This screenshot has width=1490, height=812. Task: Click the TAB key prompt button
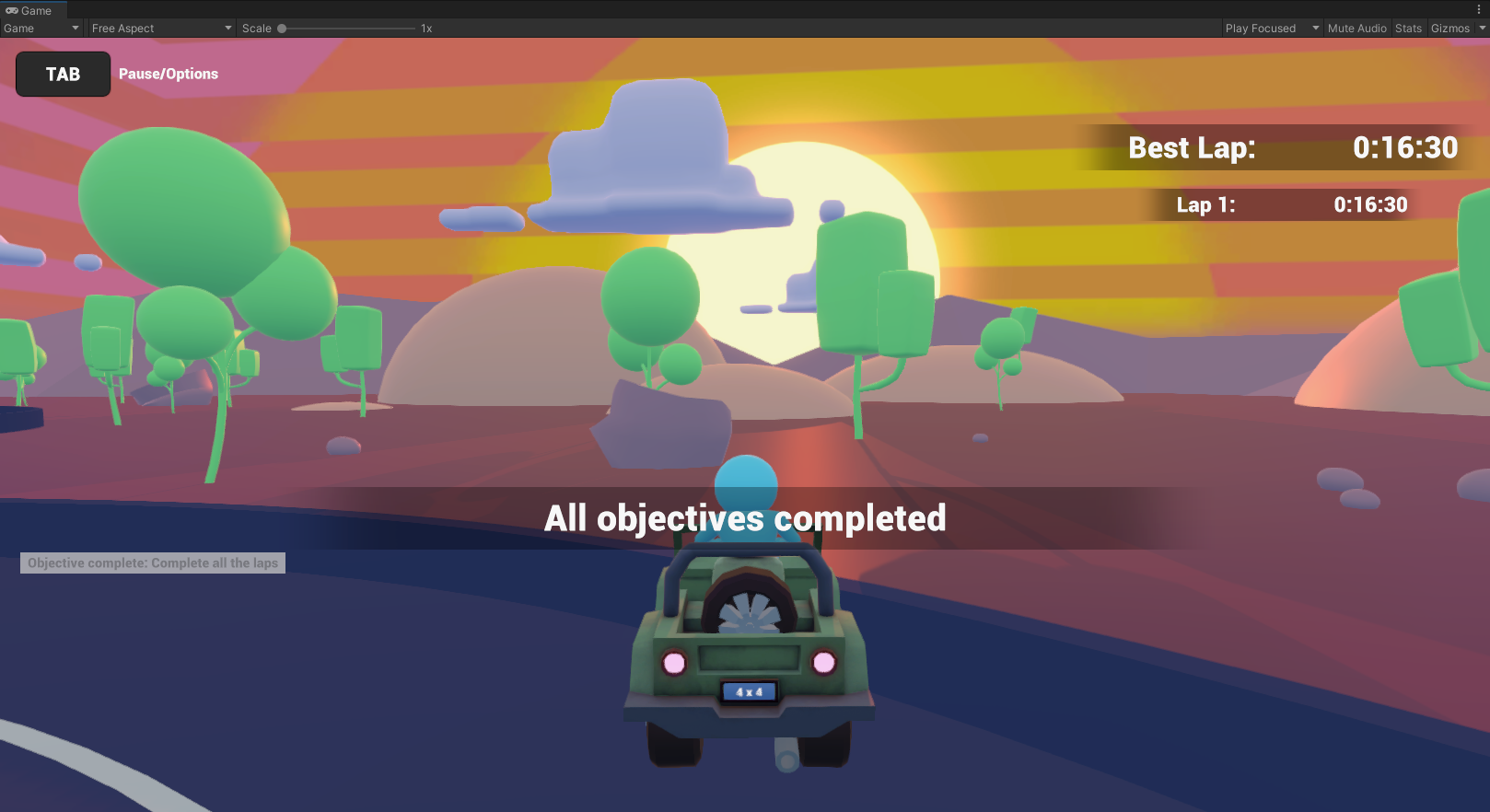pyautogui.click(x=63, y=74)
